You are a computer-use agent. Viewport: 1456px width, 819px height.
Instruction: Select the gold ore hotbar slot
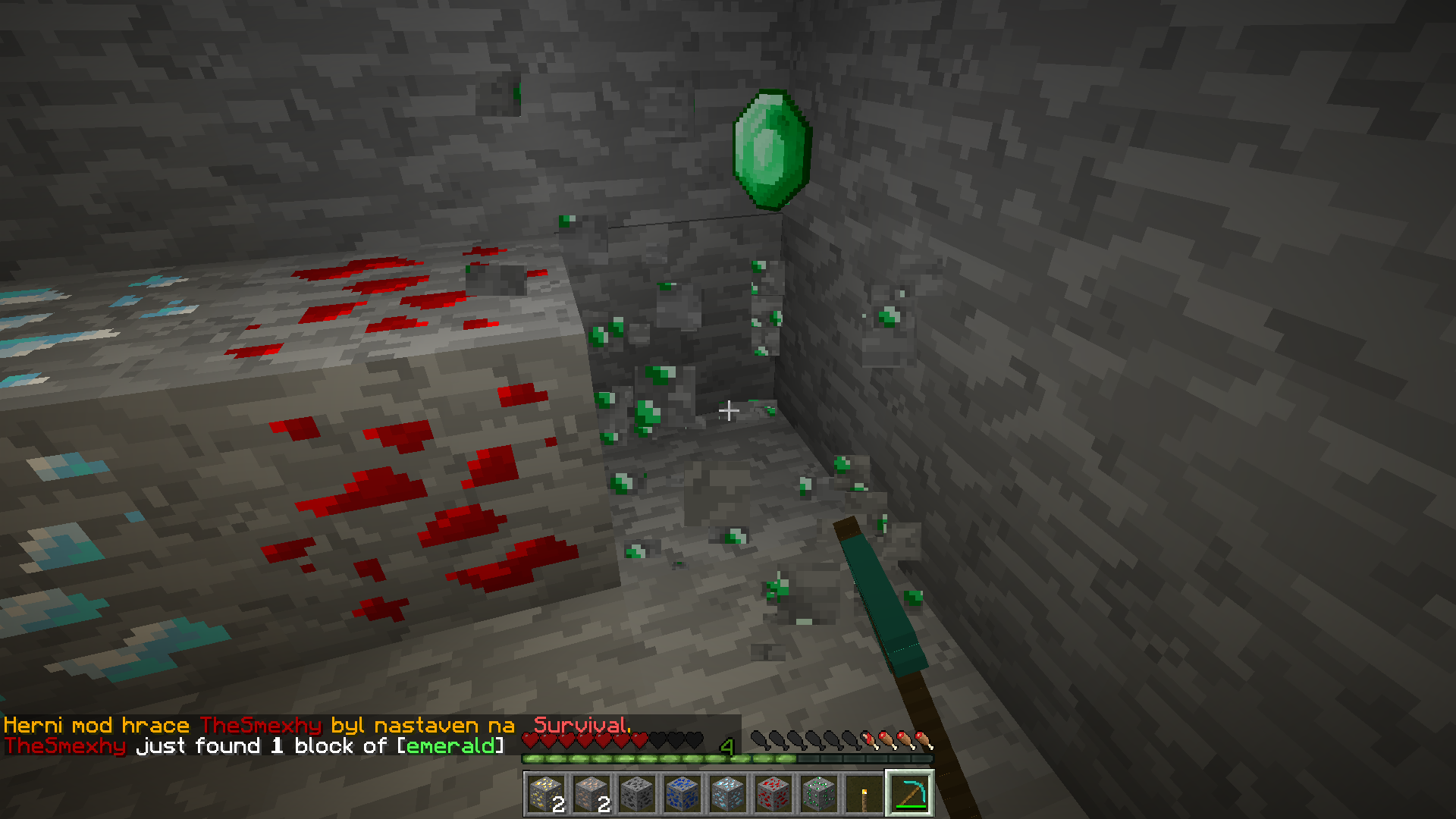(546, 794)
